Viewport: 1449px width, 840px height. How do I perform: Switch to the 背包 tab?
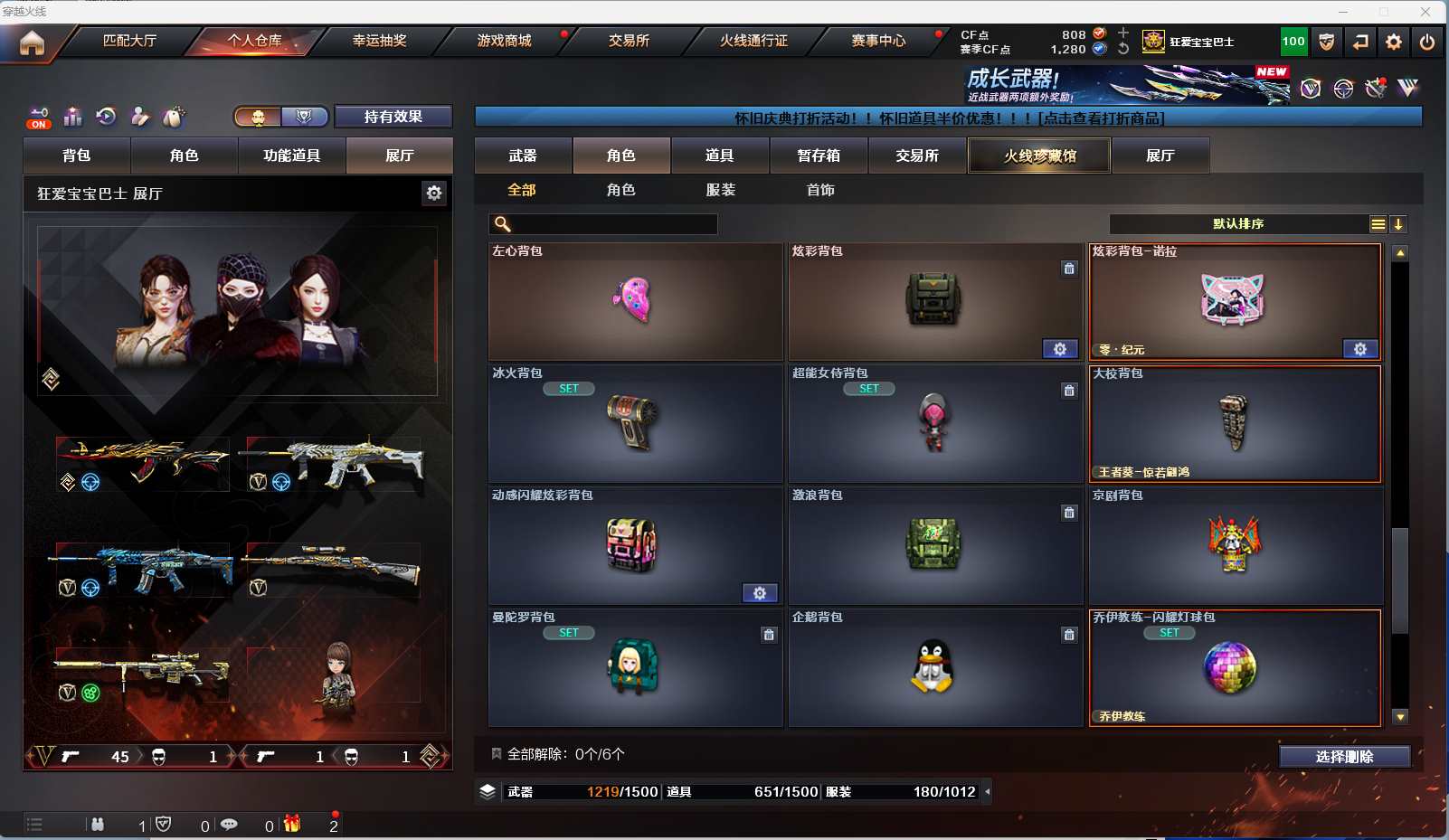77,156
